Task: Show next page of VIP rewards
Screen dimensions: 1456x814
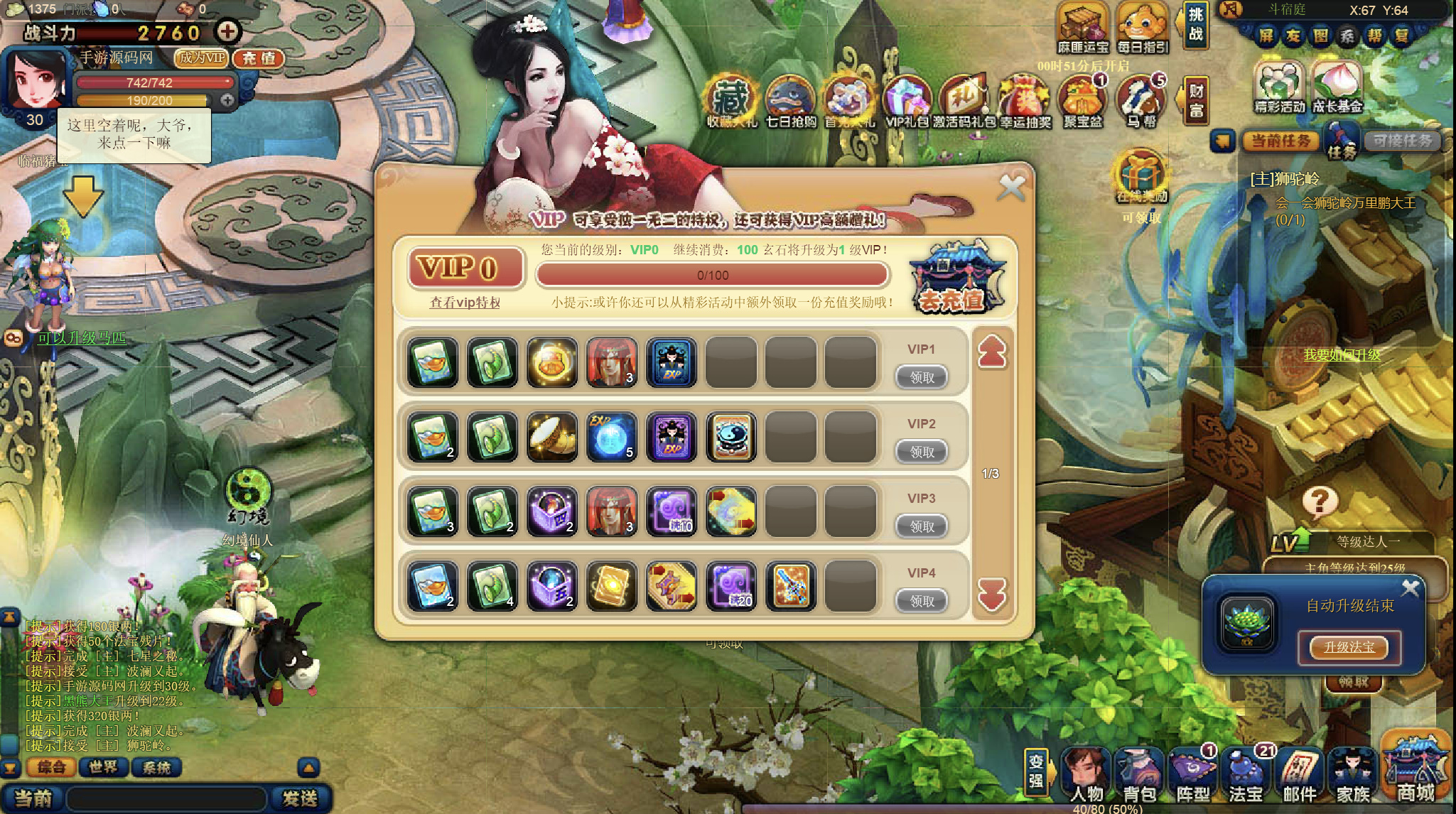Action: [992, 595]
